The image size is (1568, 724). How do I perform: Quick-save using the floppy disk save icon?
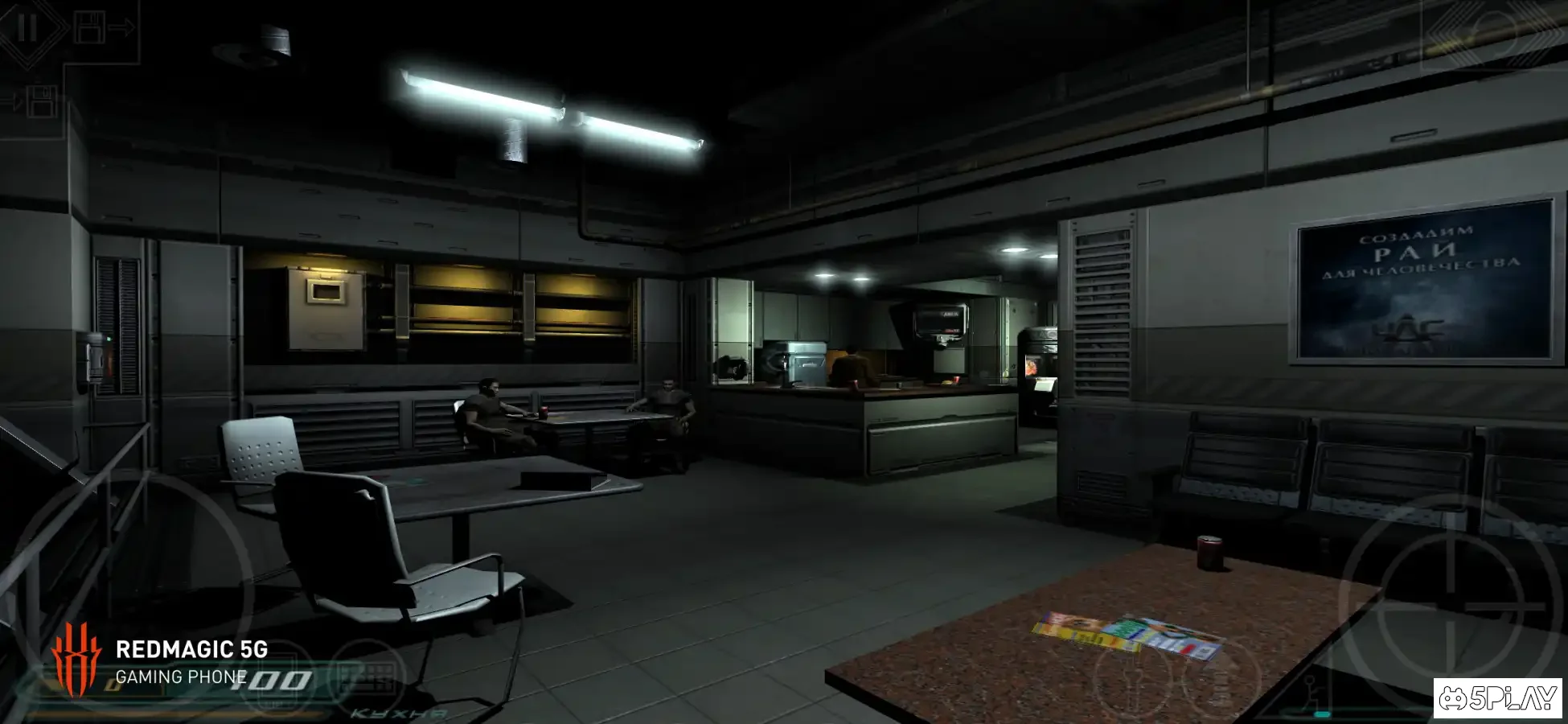[x=90, y=28]
